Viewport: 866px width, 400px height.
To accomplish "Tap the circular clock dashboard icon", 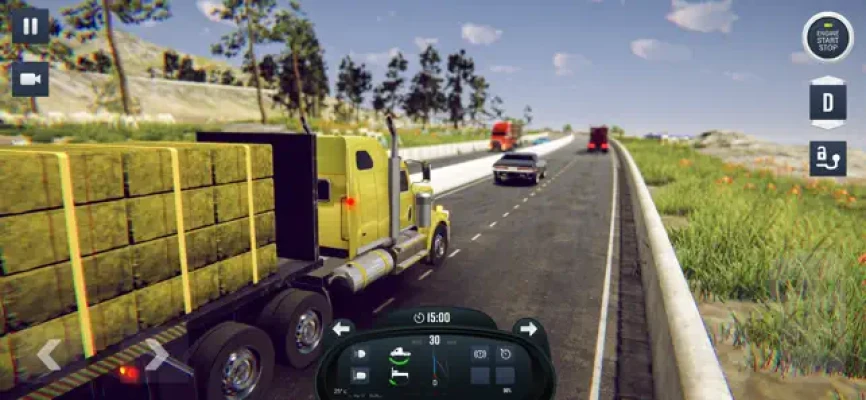I will click(506, 353).
